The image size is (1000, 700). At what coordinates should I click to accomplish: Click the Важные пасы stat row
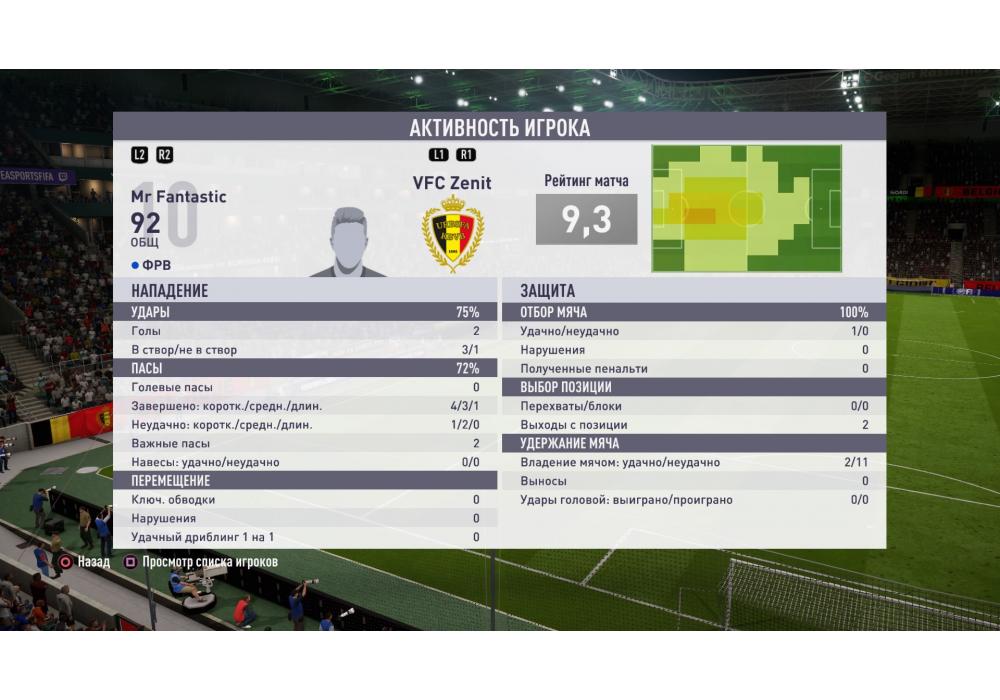305,443
